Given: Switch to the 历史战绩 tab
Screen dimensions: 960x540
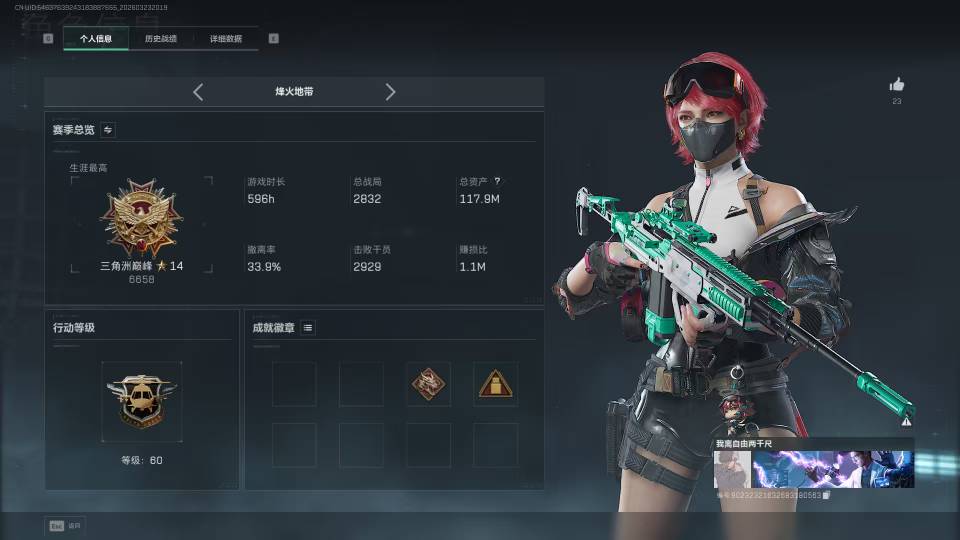Looking at the screenshot, I should coord(160,39).
